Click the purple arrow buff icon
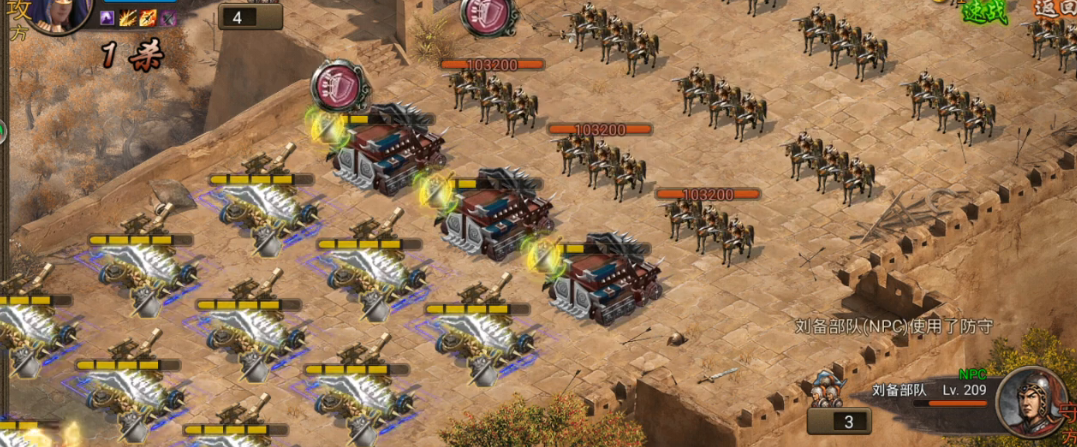The height and width of the screenshot is (447, 1077). [x=108, y=18]
